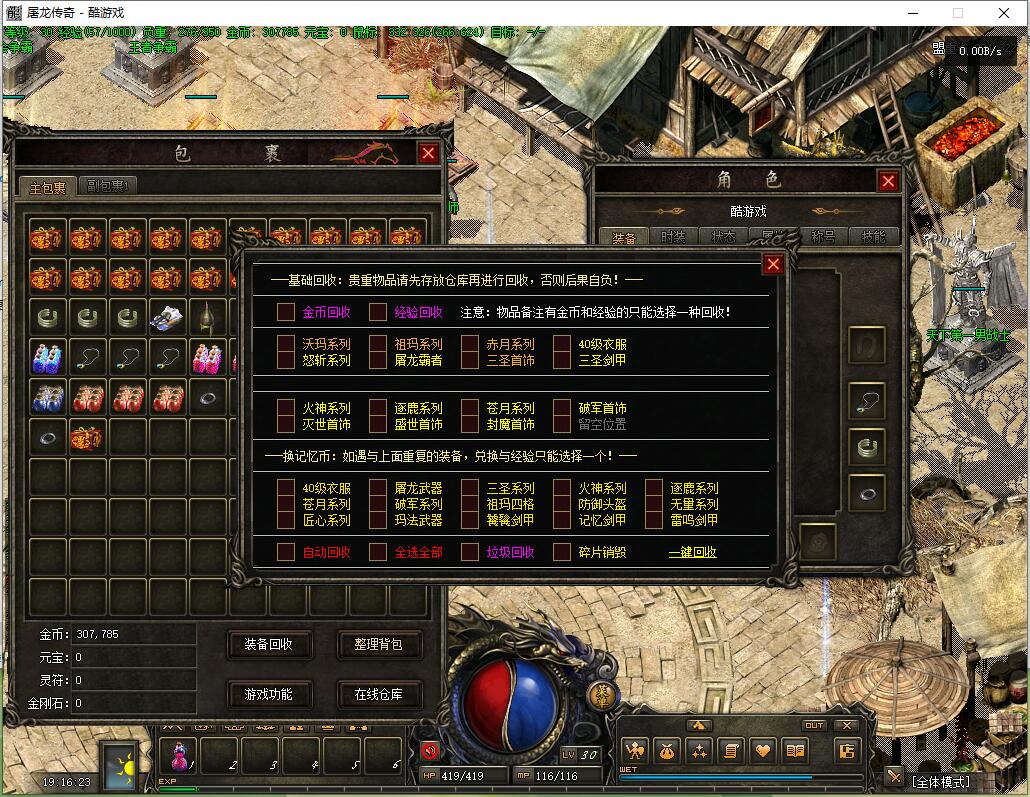Image resolution: width=1030 pixels, height=797 pixels.
Task: Toggle the 屠龙霸者 checkbox
Action: [378, 360]
